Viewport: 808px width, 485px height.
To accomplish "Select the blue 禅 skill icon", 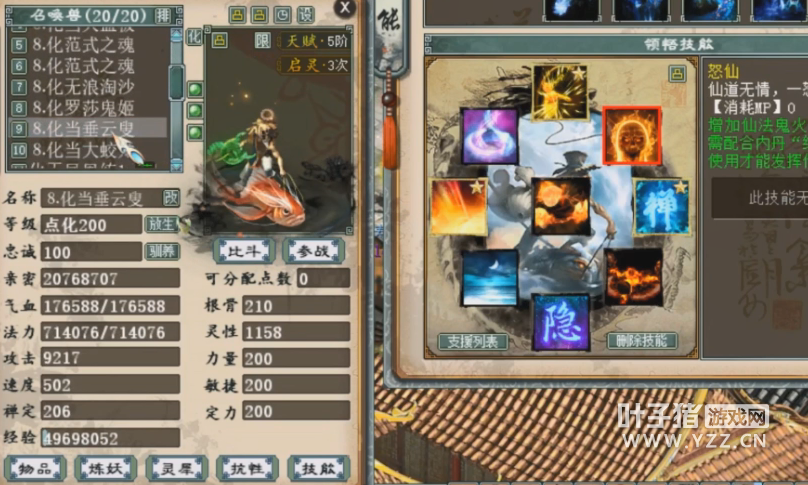I will pyautogui.click(x=660, y=207).
